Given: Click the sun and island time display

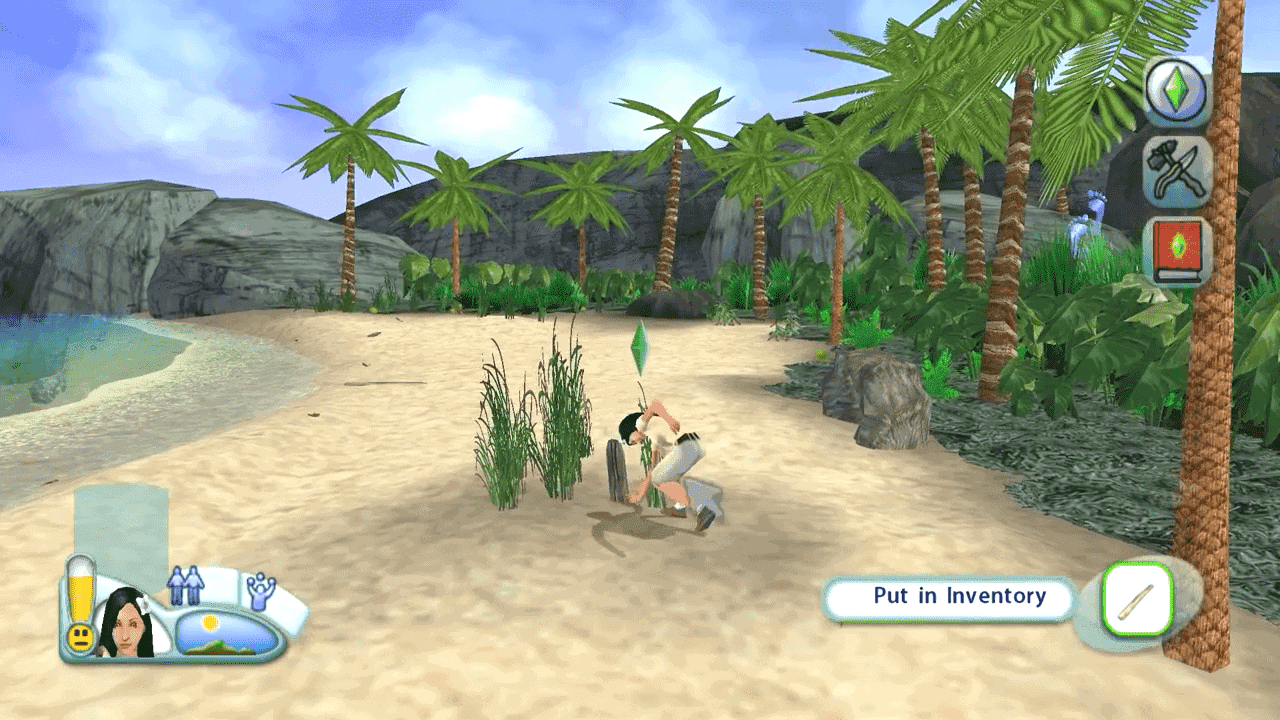Looking at the screenshot, I should [226, 633].
